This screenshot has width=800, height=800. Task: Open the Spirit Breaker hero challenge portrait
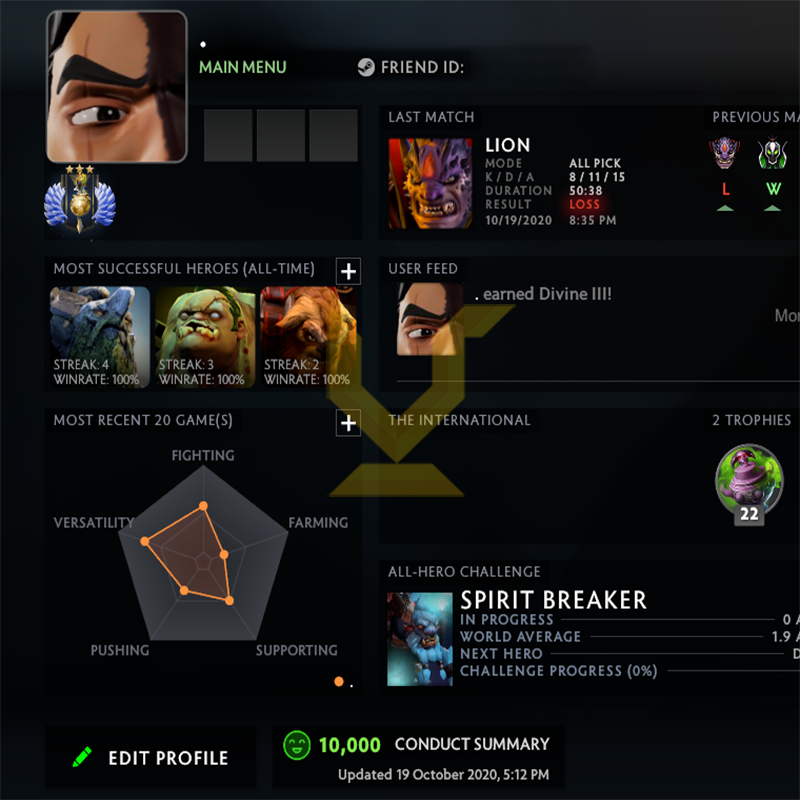click(420, 638)
